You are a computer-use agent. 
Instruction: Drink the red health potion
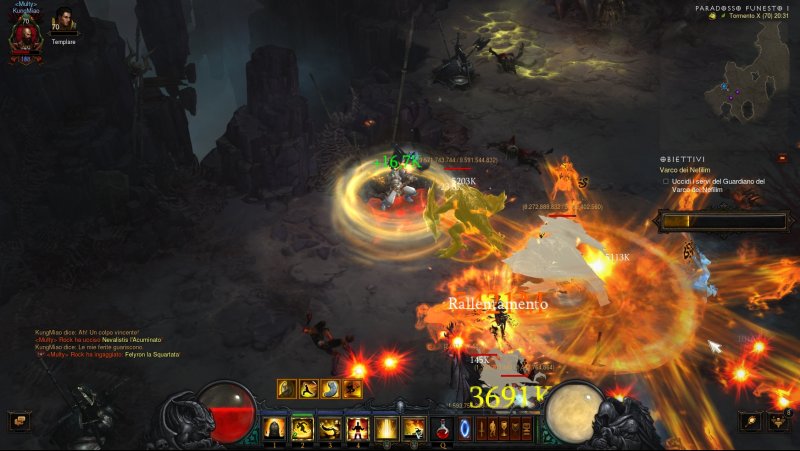442,429
